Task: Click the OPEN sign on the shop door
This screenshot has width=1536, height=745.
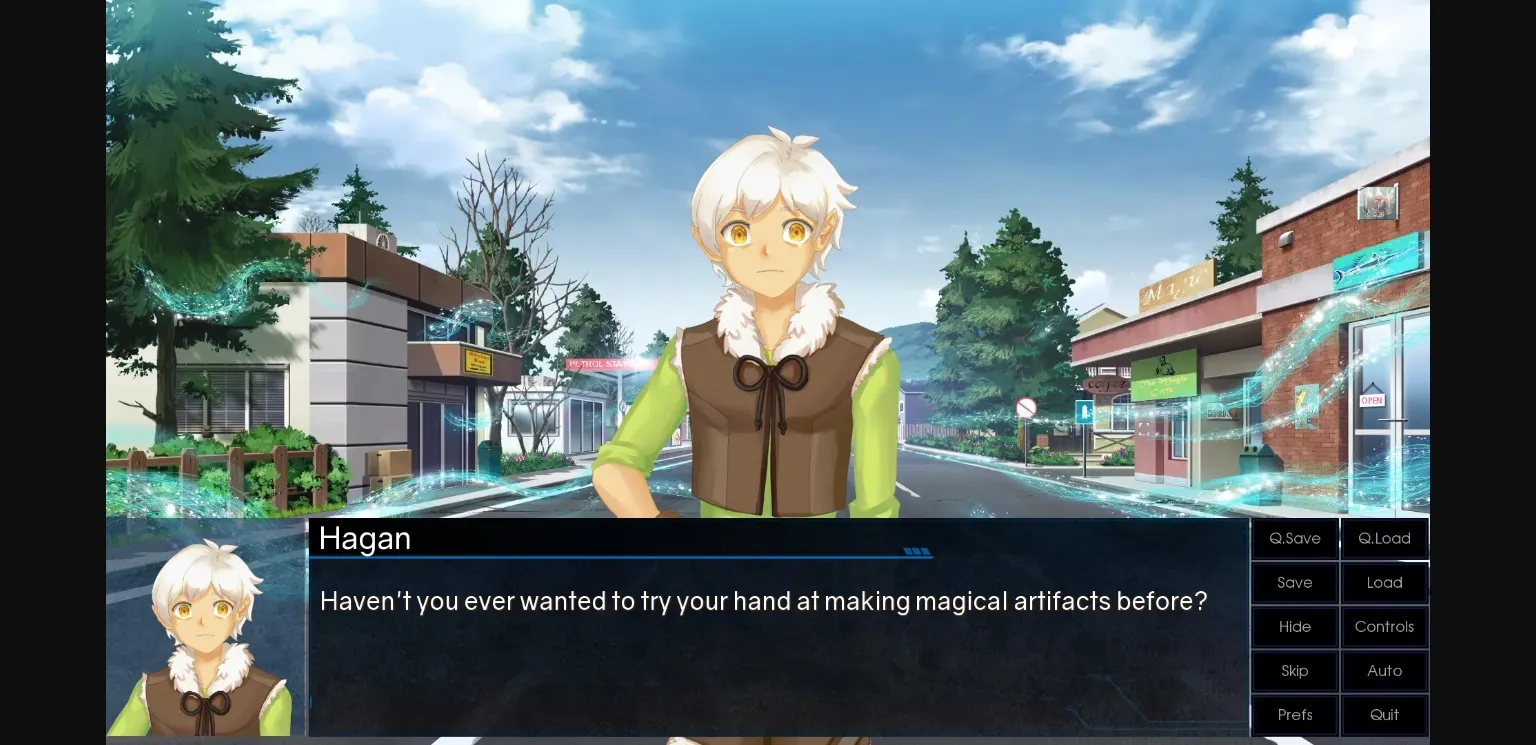Action: 1371,399
